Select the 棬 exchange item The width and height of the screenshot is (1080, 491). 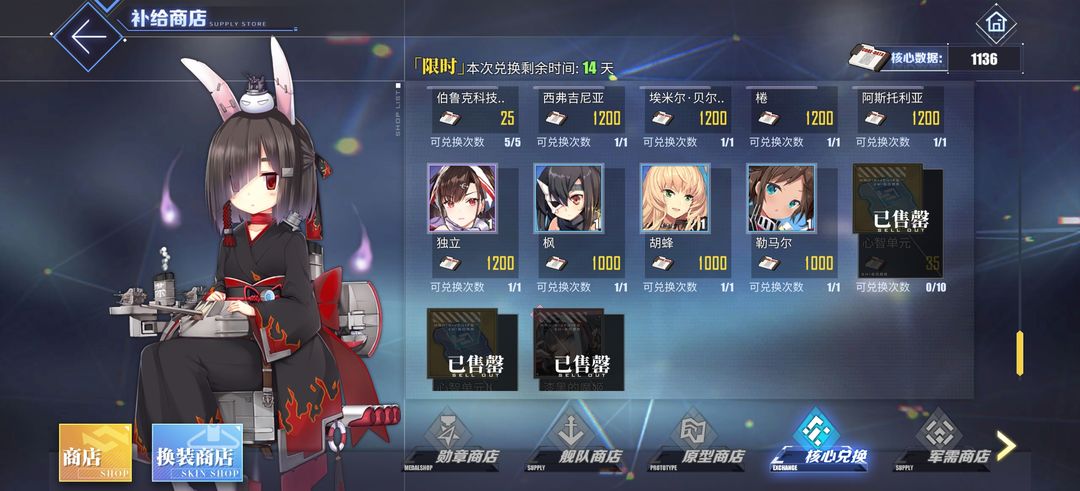(x=794, y=112)
